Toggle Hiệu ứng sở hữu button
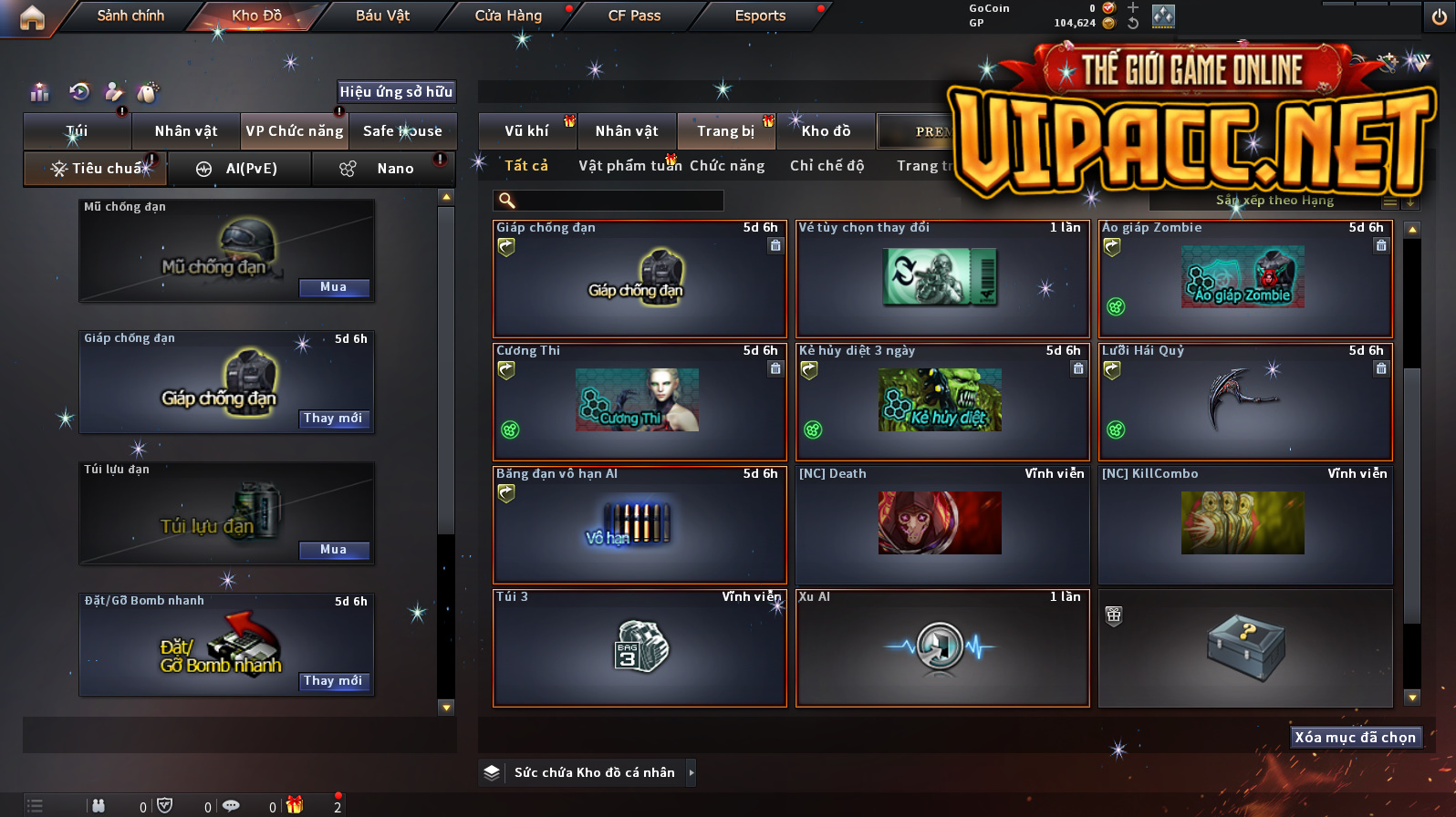1456x817 pixels. (396, 91)
